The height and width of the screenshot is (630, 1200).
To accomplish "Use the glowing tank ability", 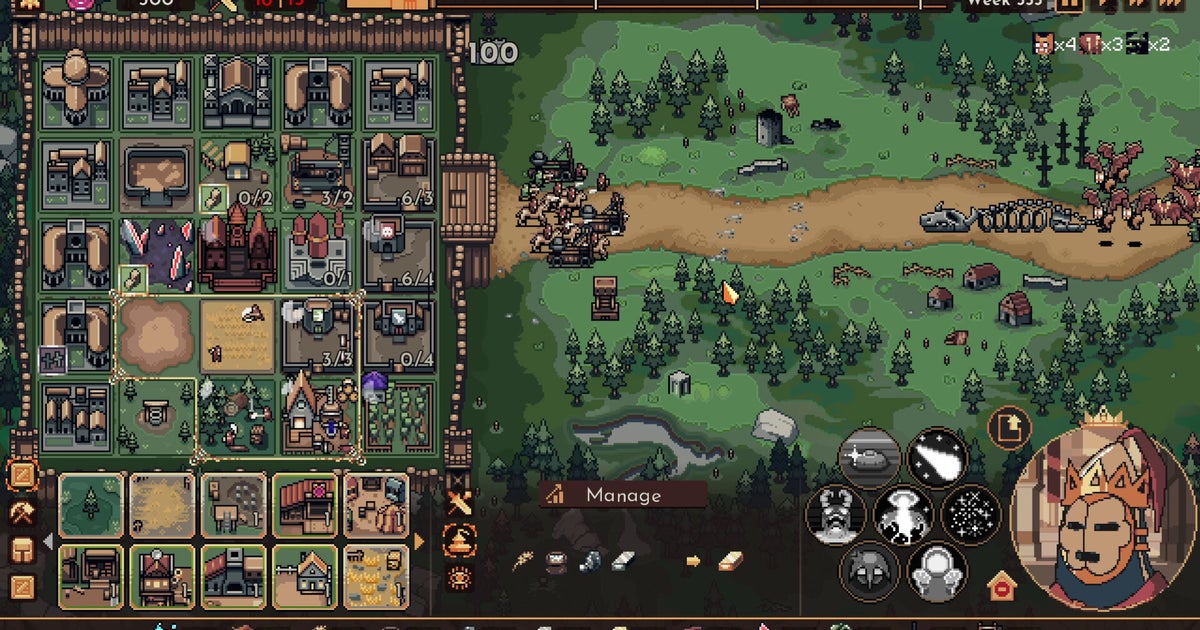I will [868, 459].
